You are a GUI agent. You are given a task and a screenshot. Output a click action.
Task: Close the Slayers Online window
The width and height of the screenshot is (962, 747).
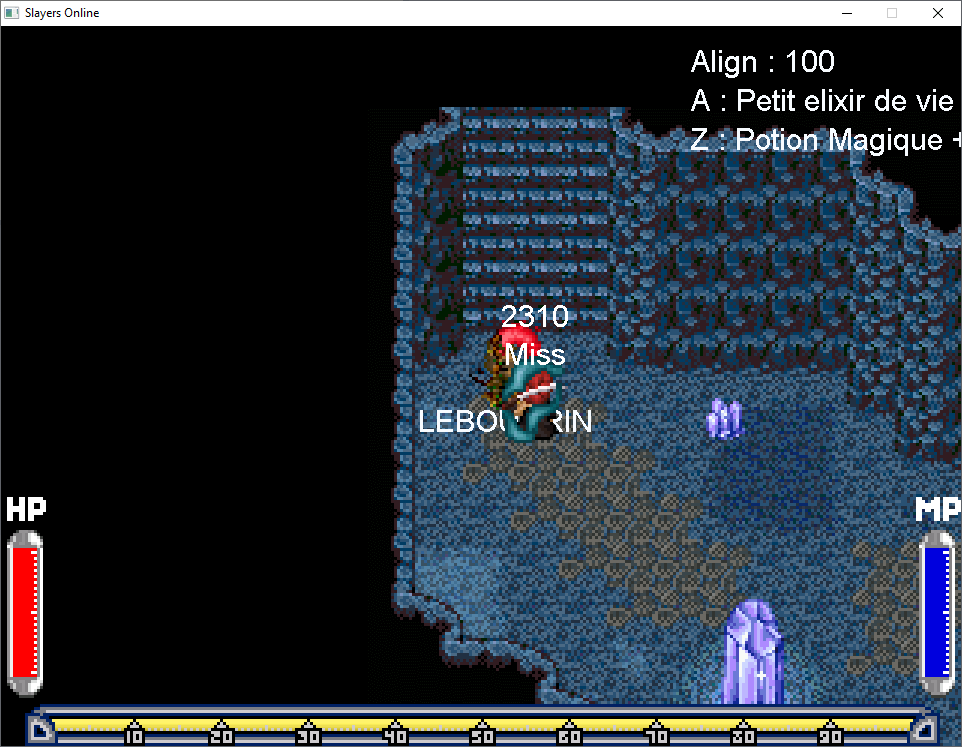click(937, 13)
